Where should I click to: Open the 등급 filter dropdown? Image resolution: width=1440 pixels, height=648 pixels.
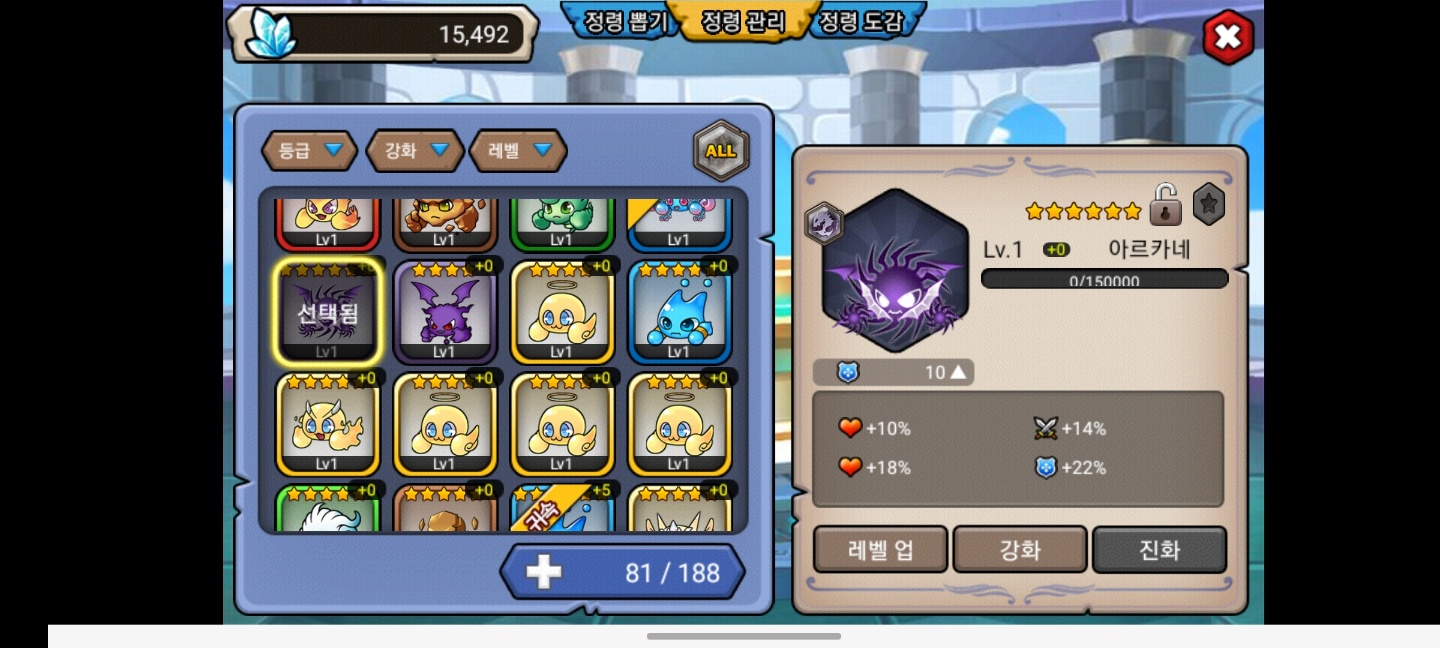pyautogui.click(x=309, y=151)
